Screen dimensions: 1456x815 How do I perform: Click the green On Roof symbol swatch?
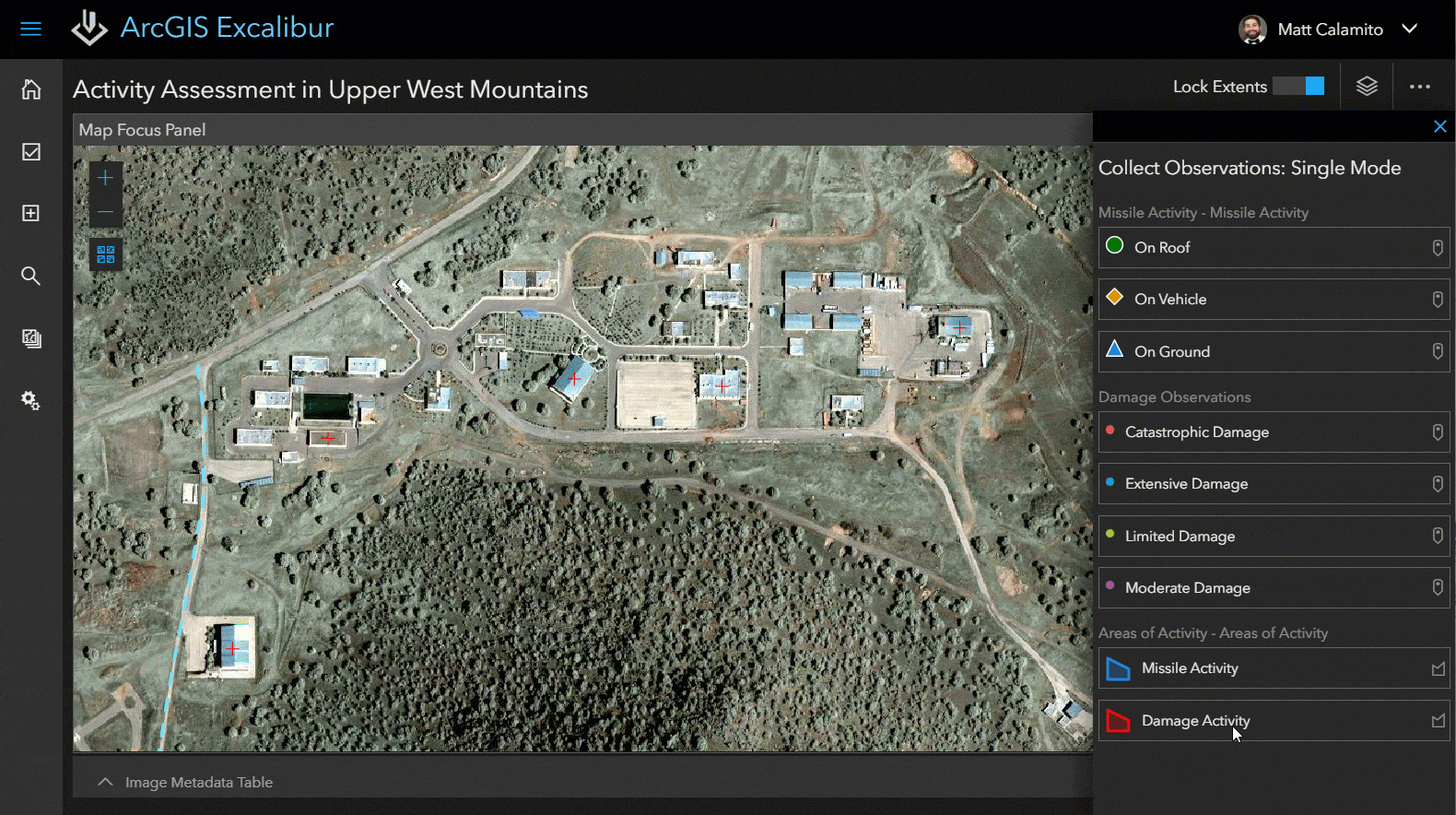1114,246
